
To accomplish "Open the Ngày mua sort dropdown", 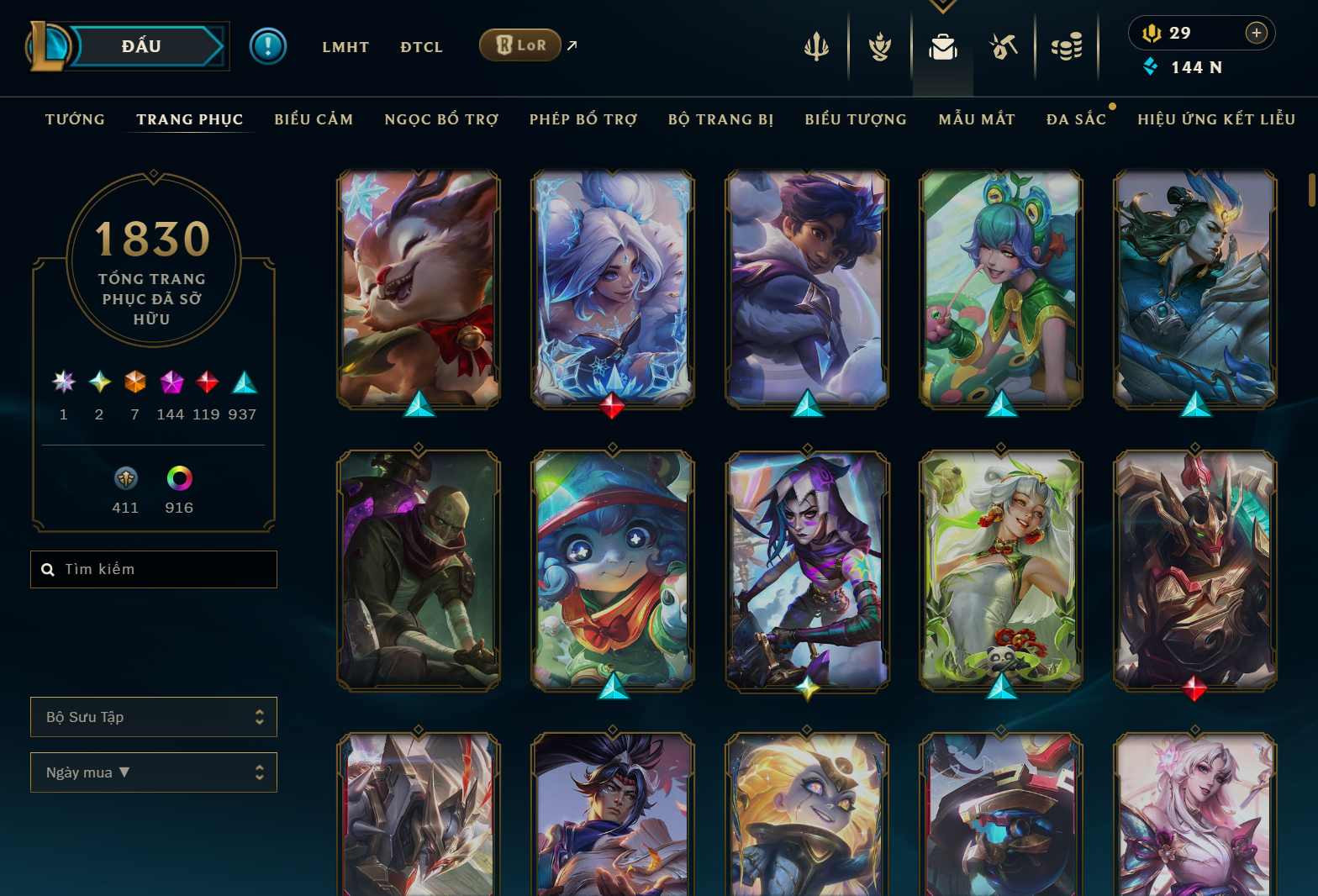I will 154,772.
